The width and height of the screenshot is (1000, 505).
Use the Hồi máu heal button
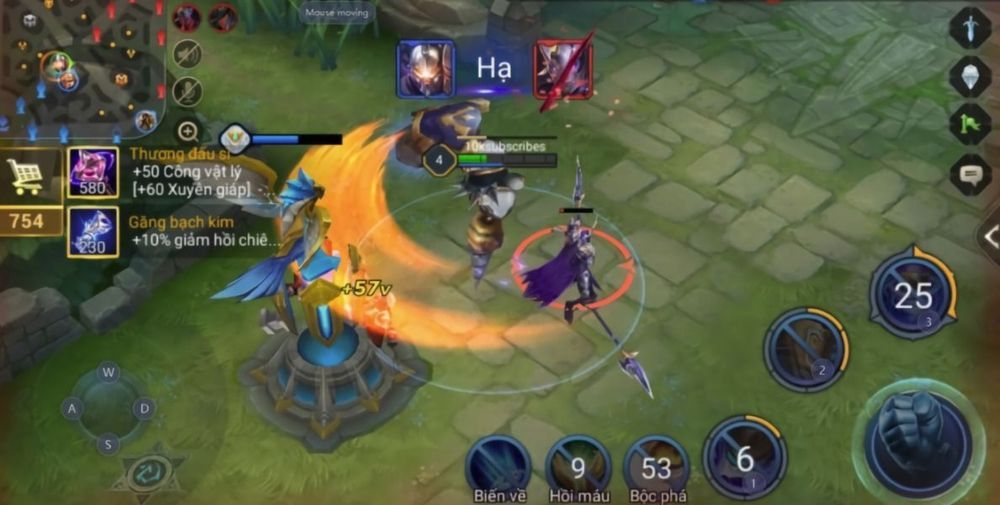point(578,465)
